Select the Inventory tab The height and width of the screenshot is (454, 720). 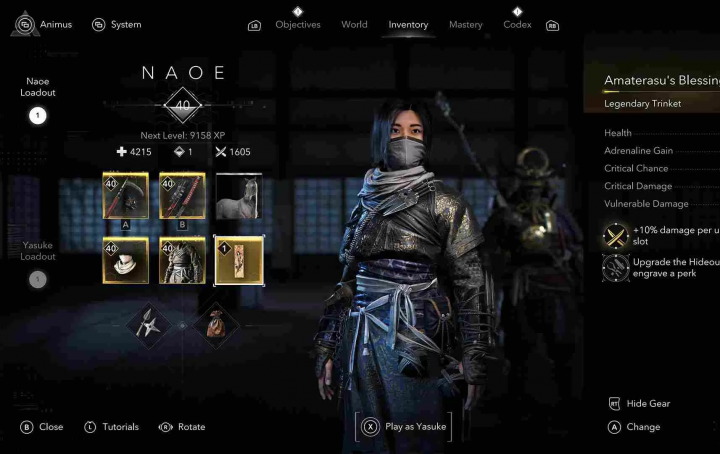pos(408,25)
